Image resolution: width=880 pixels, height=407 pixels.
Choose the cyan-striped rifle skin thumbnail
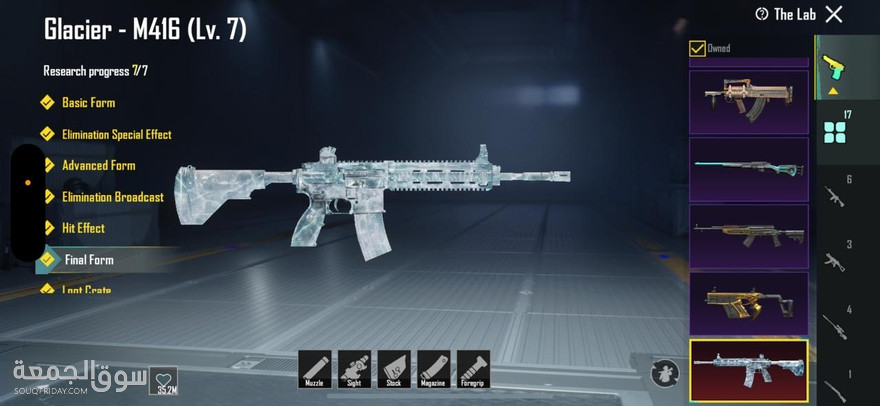click(749, 169)
